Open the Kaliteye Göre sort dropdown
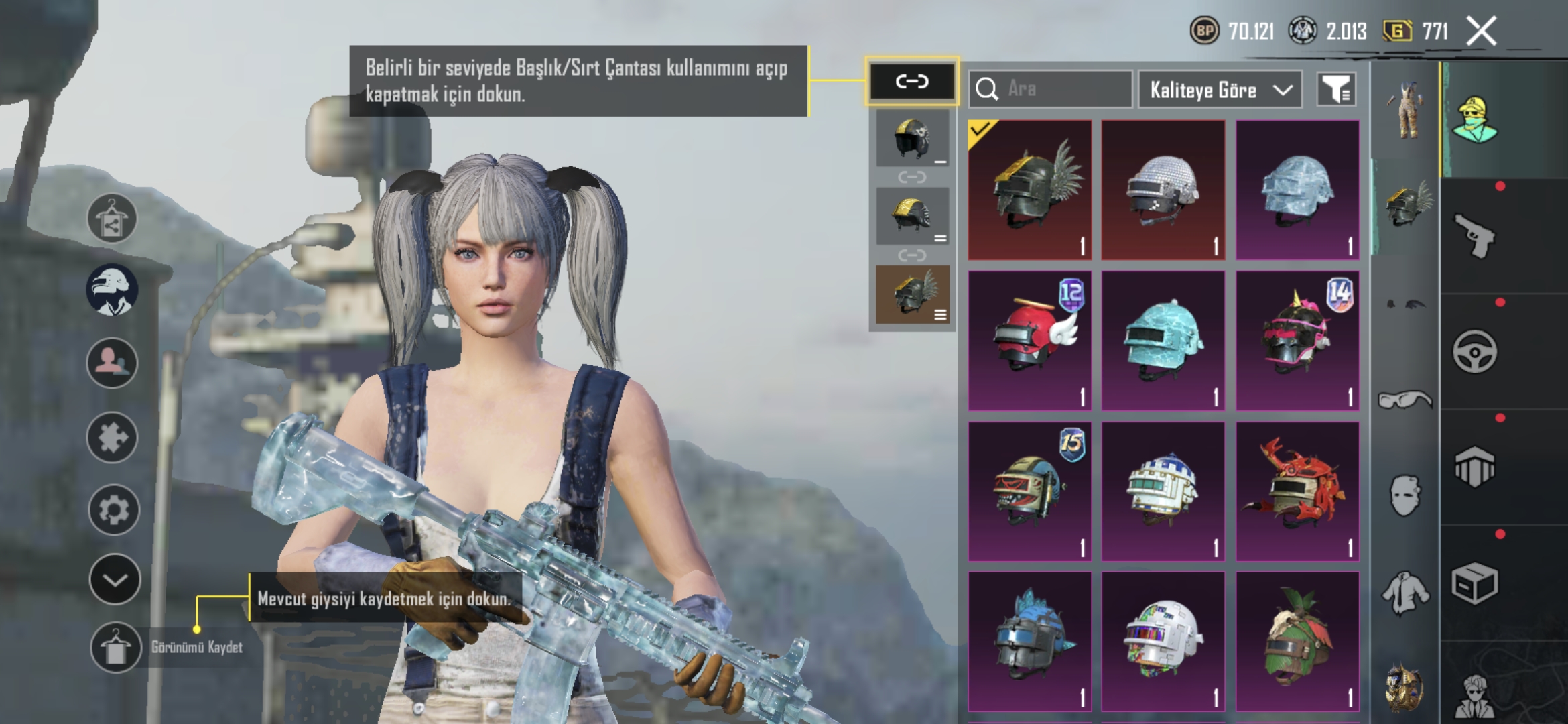Screen dimensions: 1568x724 (1220, 90)
